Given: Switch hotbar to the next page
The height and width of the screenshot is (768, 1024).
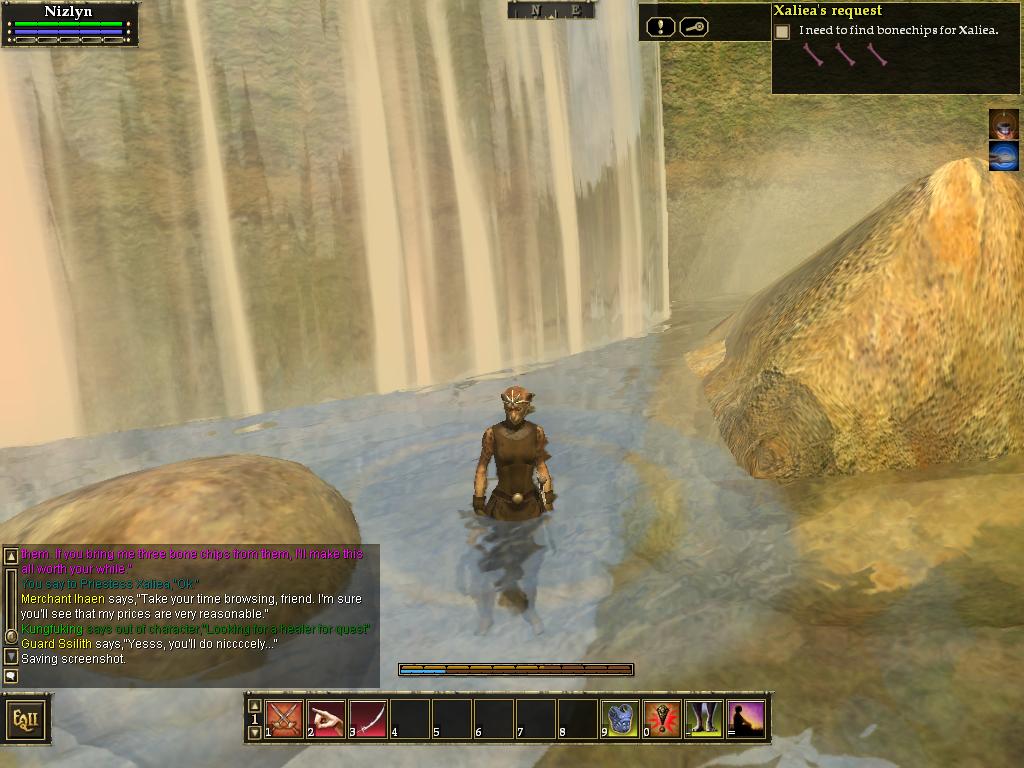Looking at the screenshot, I should 254,733.
